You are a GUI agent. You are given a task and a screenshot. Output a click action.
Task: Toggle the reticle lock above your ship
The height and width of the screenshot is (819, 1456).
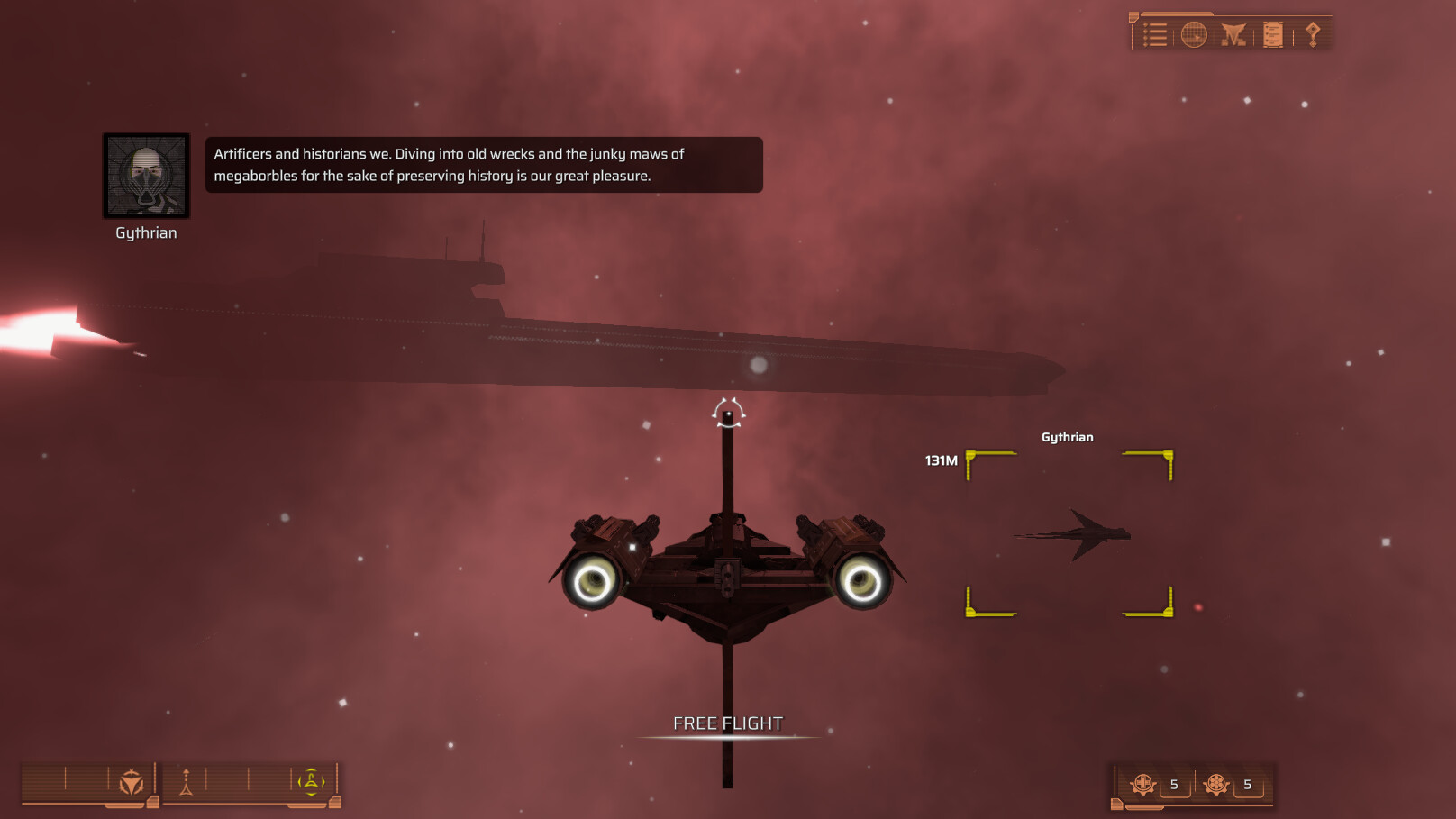(x=726, y=412)
